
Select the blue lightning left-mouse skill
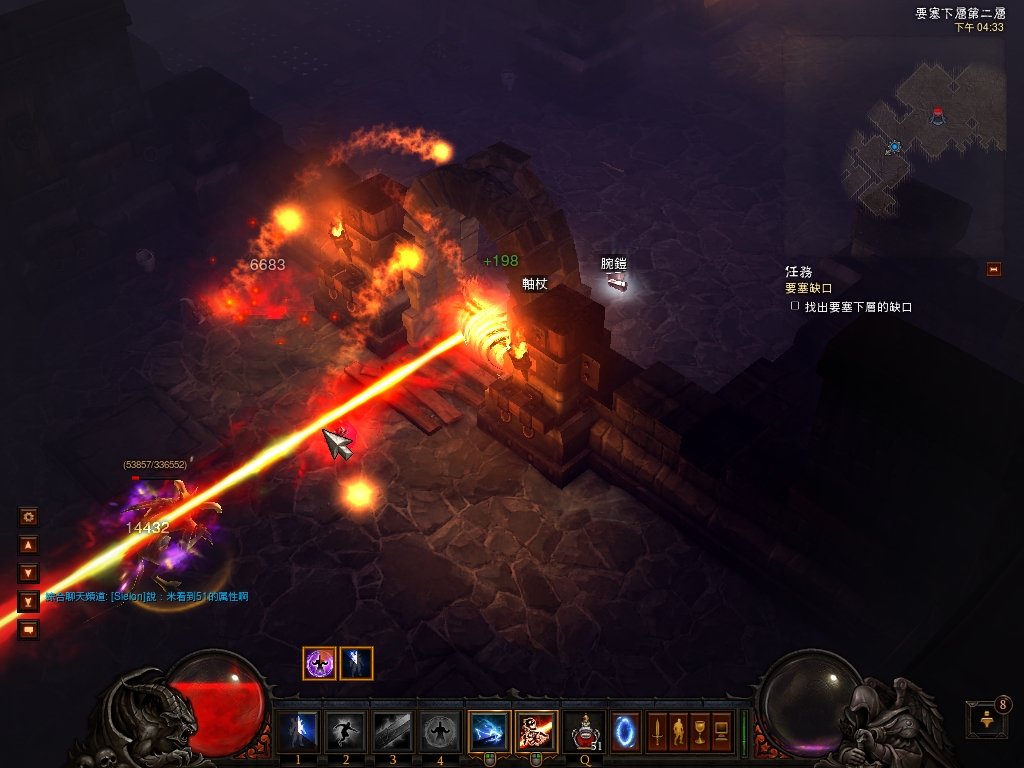[x=489, y=732]
